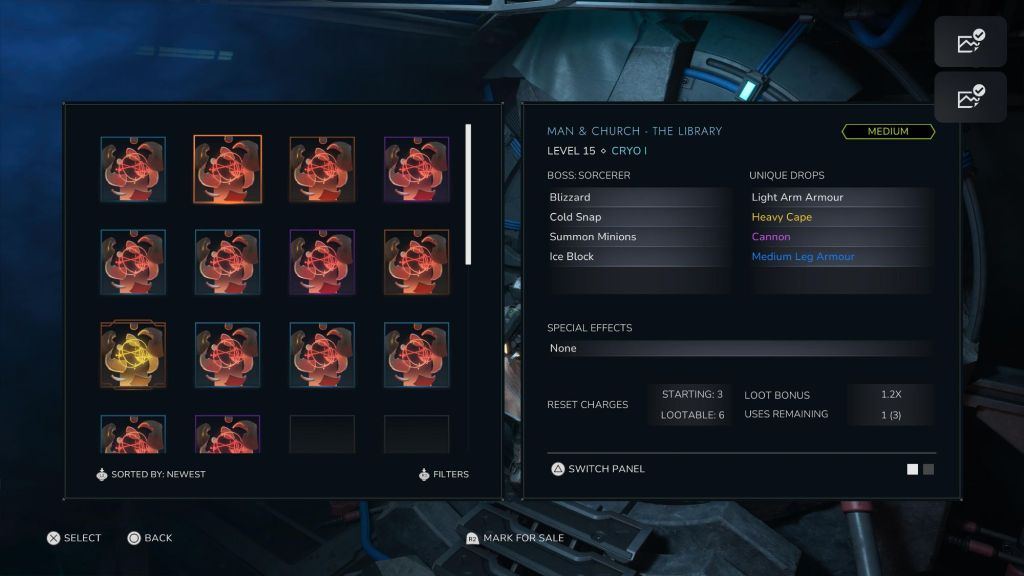Choose the Cannon unique drop

click(840, 237)
